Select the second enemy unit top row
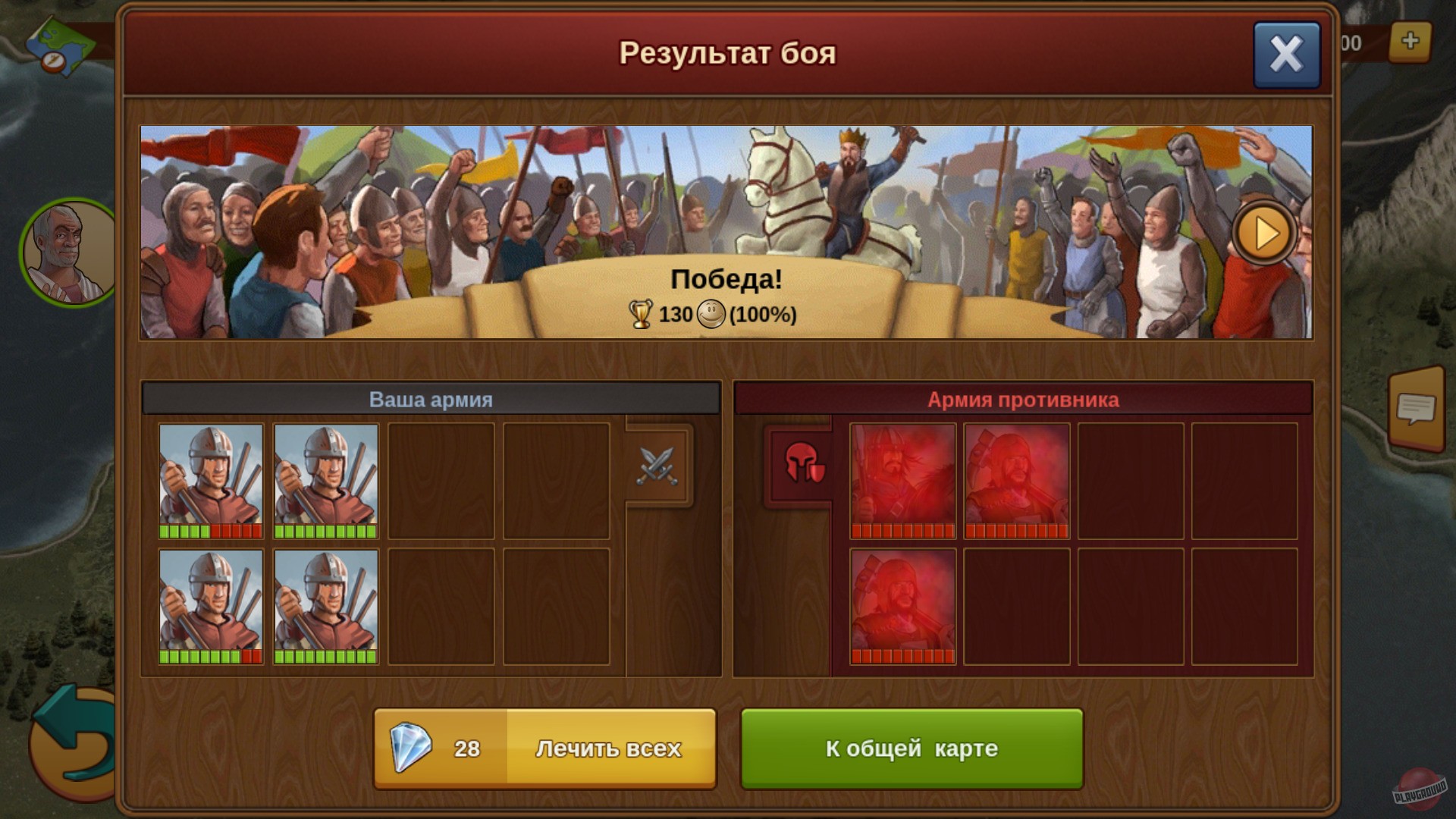The image size is (1456, 819). click(x=1016, y=478)
